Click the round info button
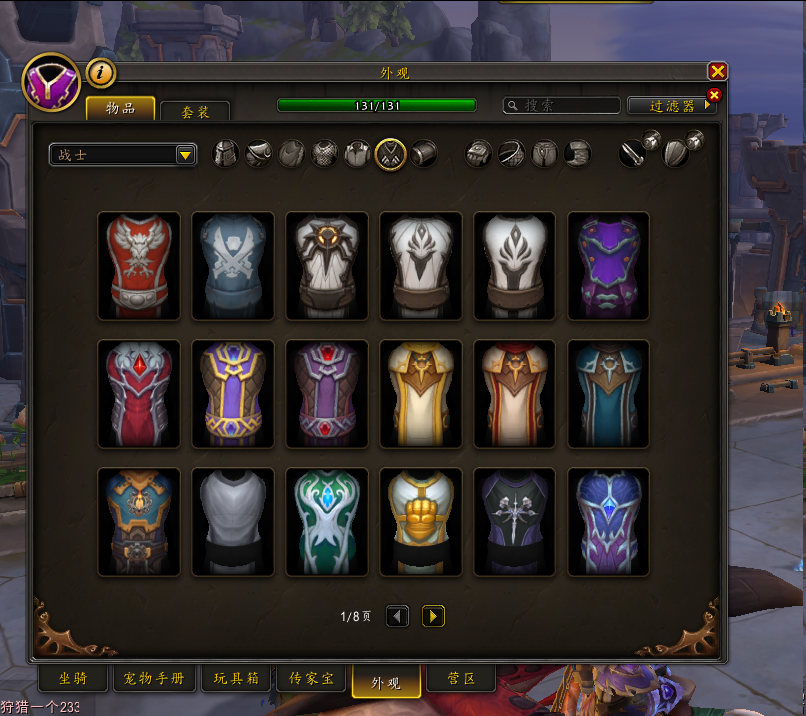This screenshot has width=806, height=716. tap(101, 72)
